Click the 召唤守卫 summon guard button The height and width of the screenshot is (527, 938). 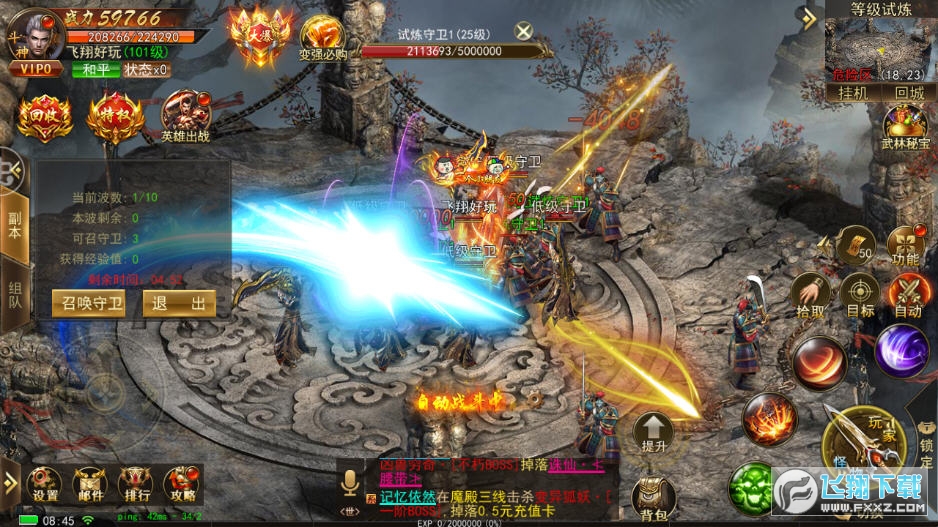[89, 304]
